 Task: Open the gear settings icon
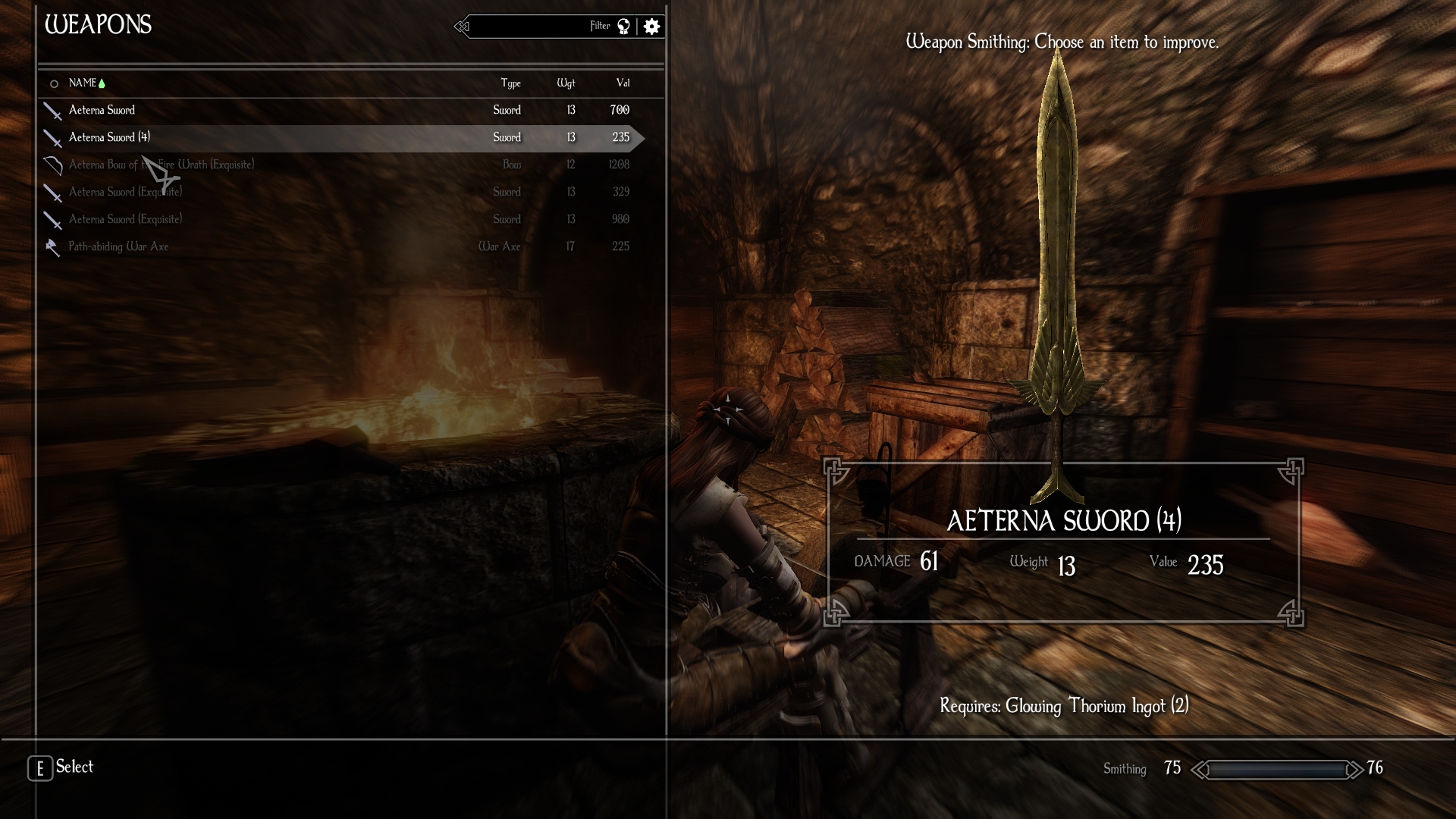point(651,27)
